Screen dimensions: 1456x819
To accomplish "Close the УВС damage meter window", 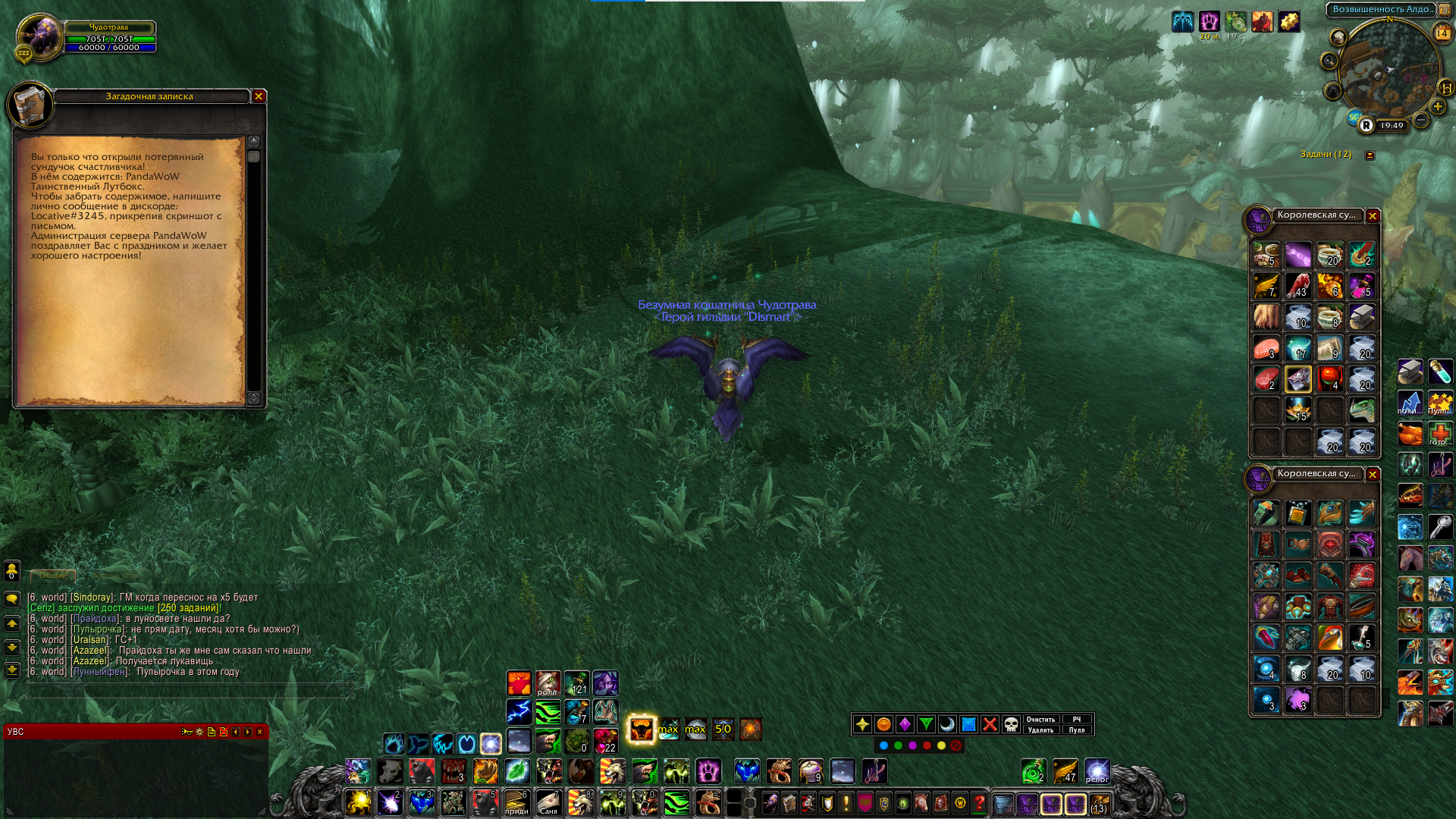I will point(259,732).
